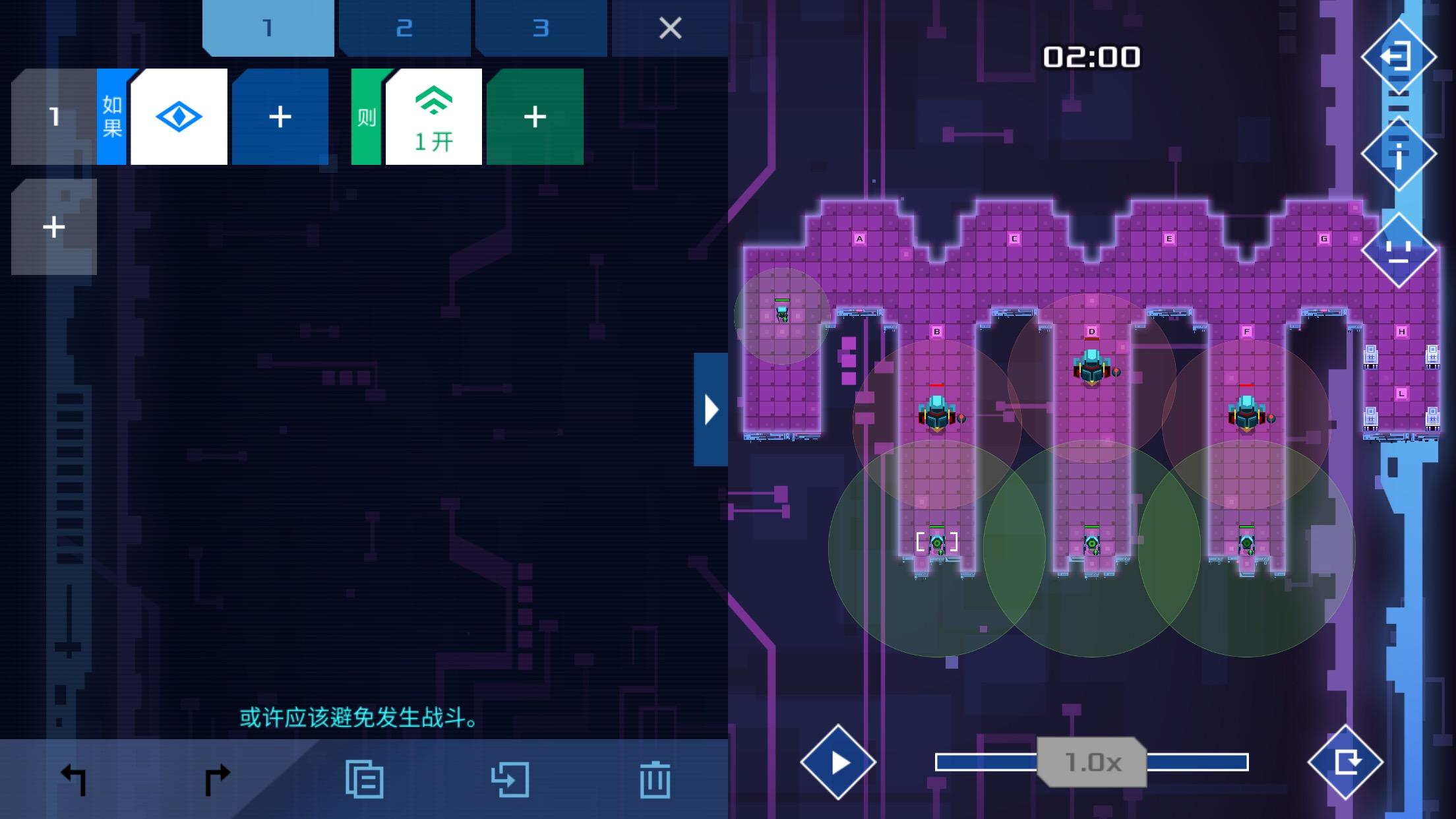Add a new rule row with the plus

click(x=53, y=228)
